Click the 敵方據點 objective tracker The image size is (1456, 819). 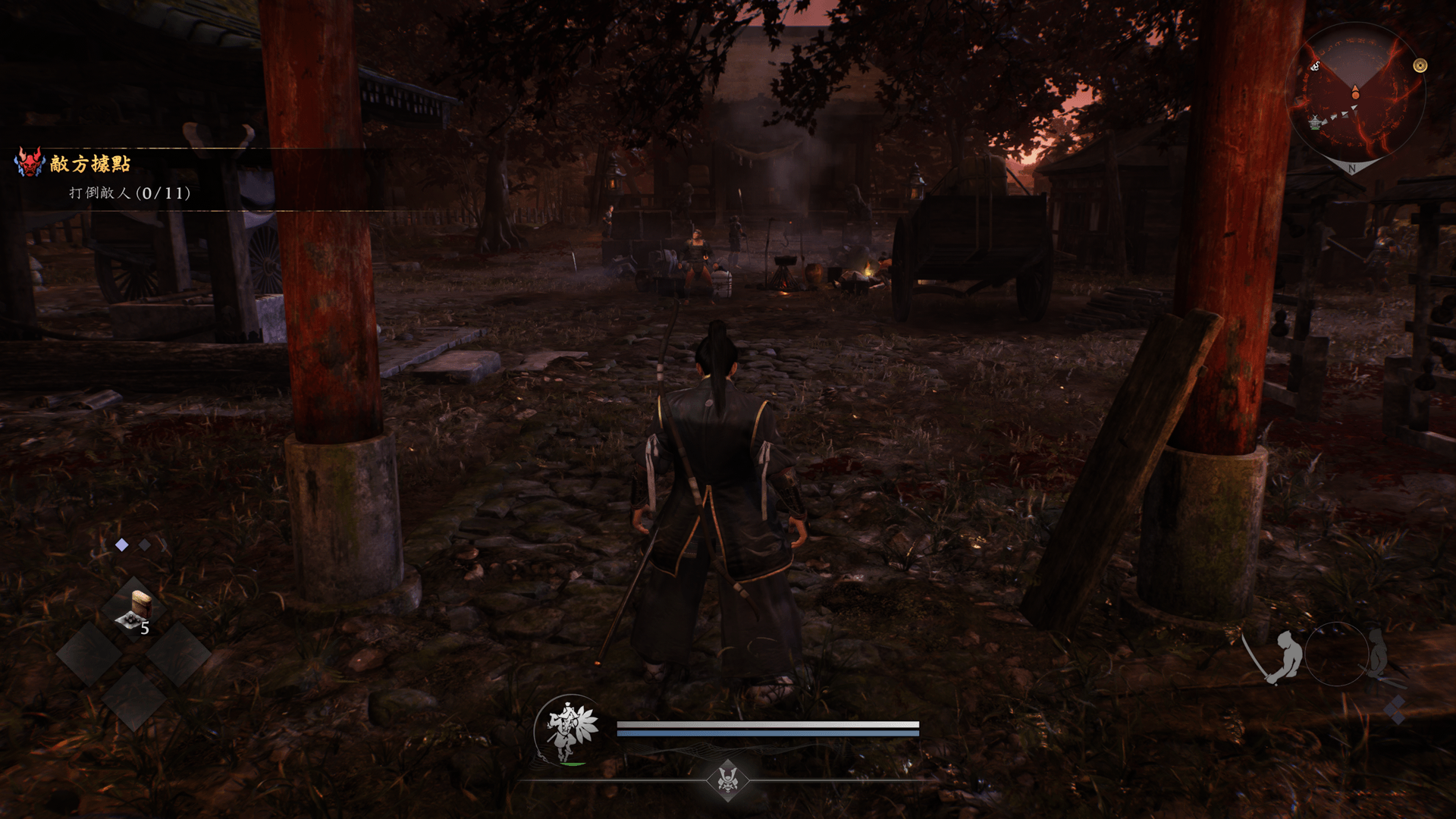click(x=90, y=164)
